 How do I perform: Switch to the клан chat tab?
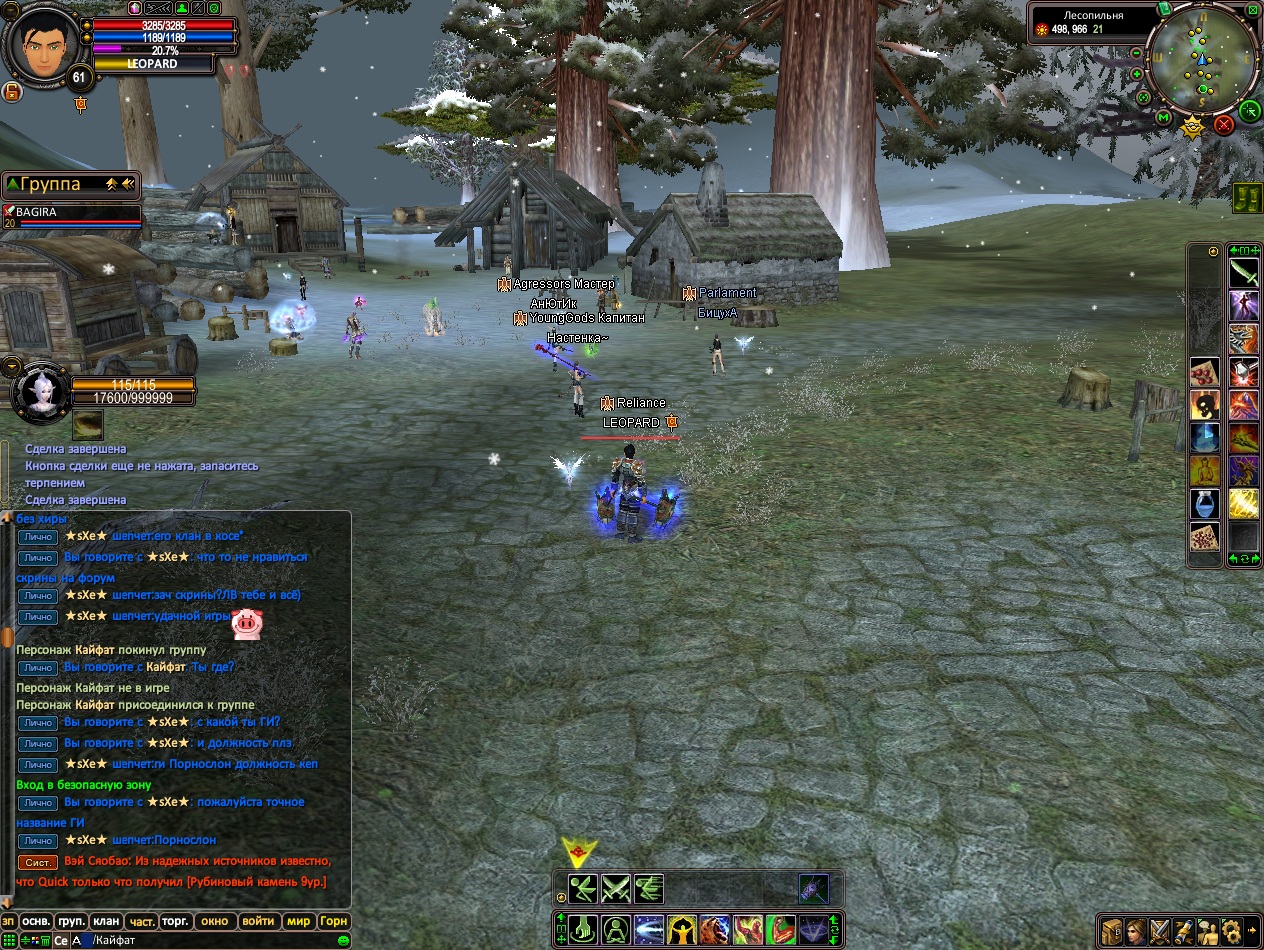(x=105, y=921)
